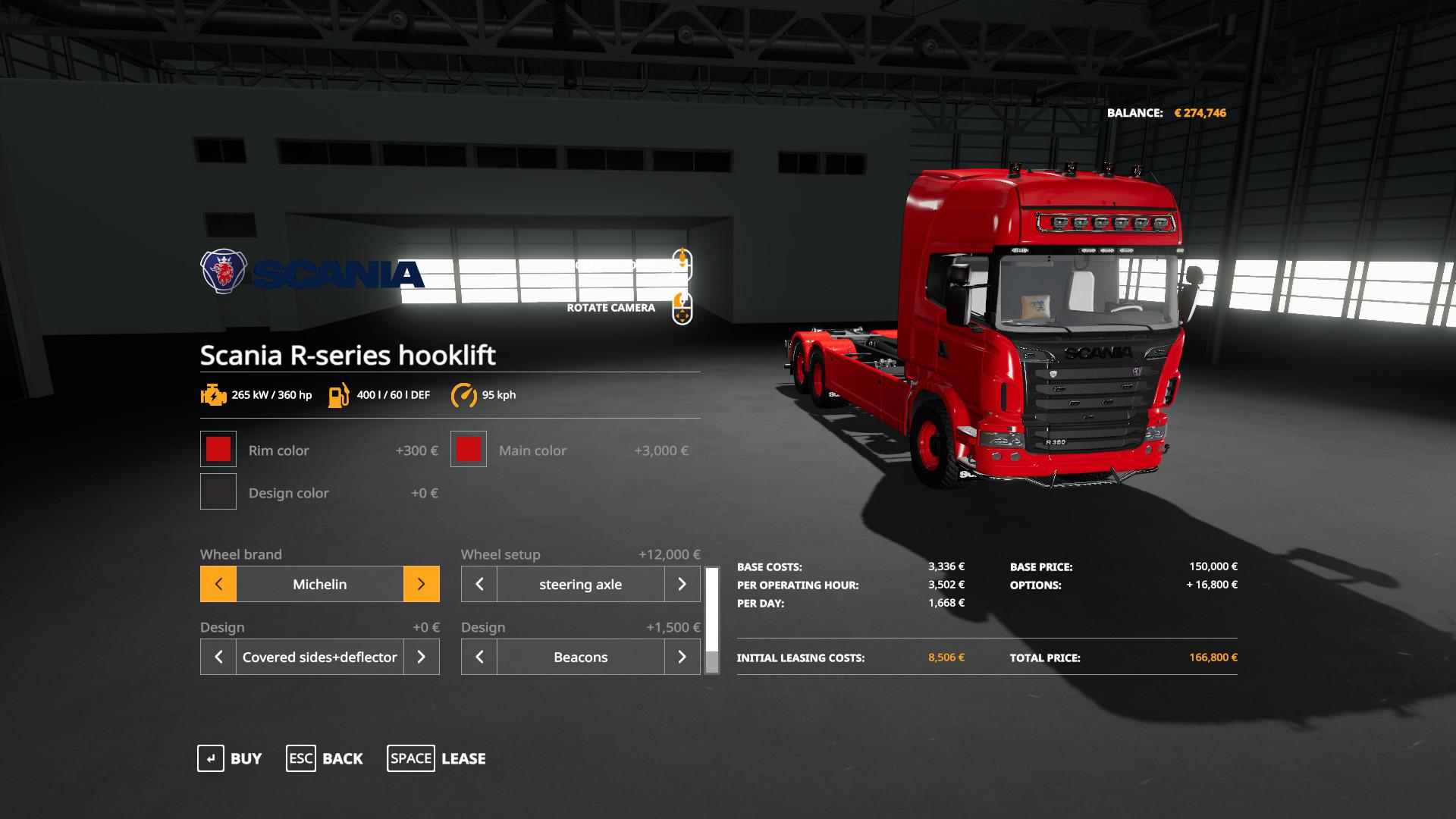Buy the Scania R-series hooklift
Viewport: 1456px width, 819px height.
point(230,758)
